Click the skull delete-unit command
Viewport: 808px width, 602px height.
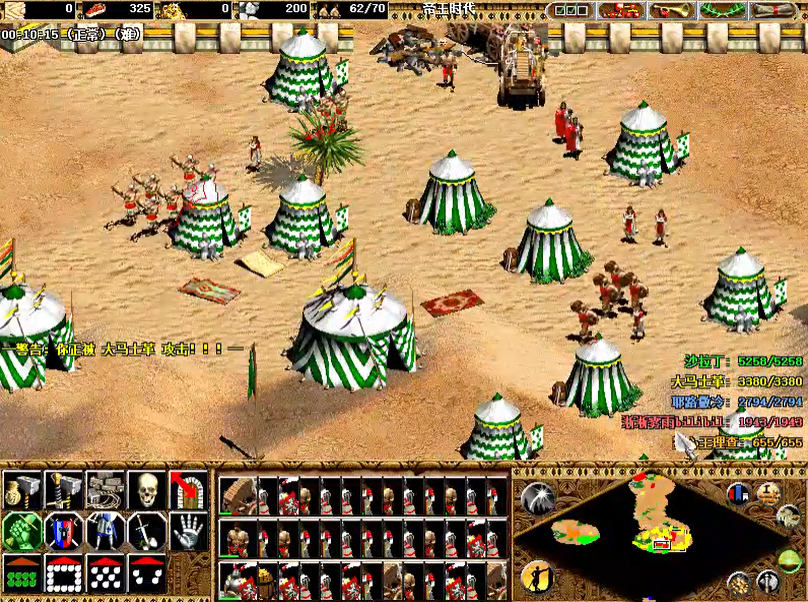point(147,490)
